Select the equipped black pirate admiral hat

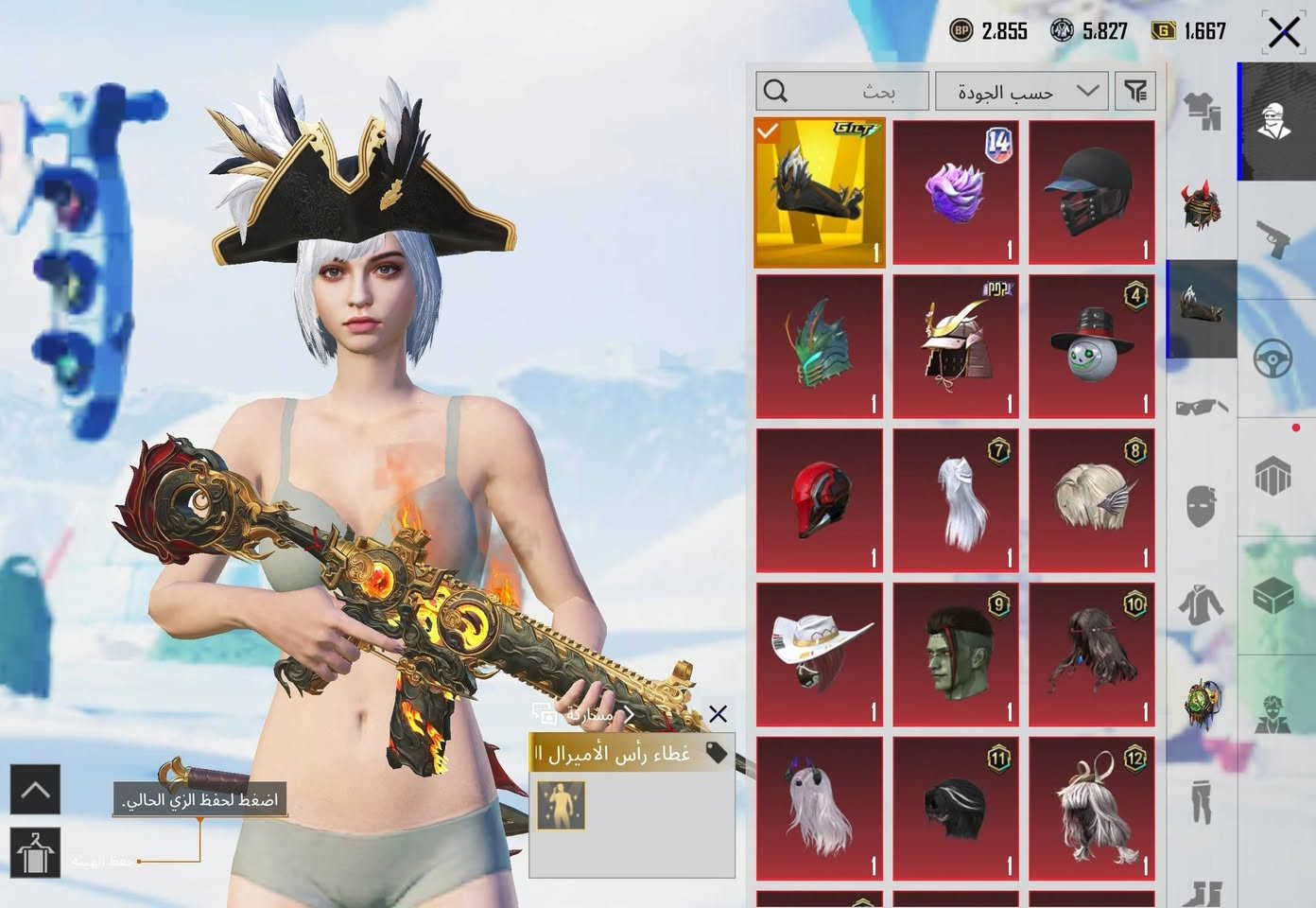[x=820, y=193]
